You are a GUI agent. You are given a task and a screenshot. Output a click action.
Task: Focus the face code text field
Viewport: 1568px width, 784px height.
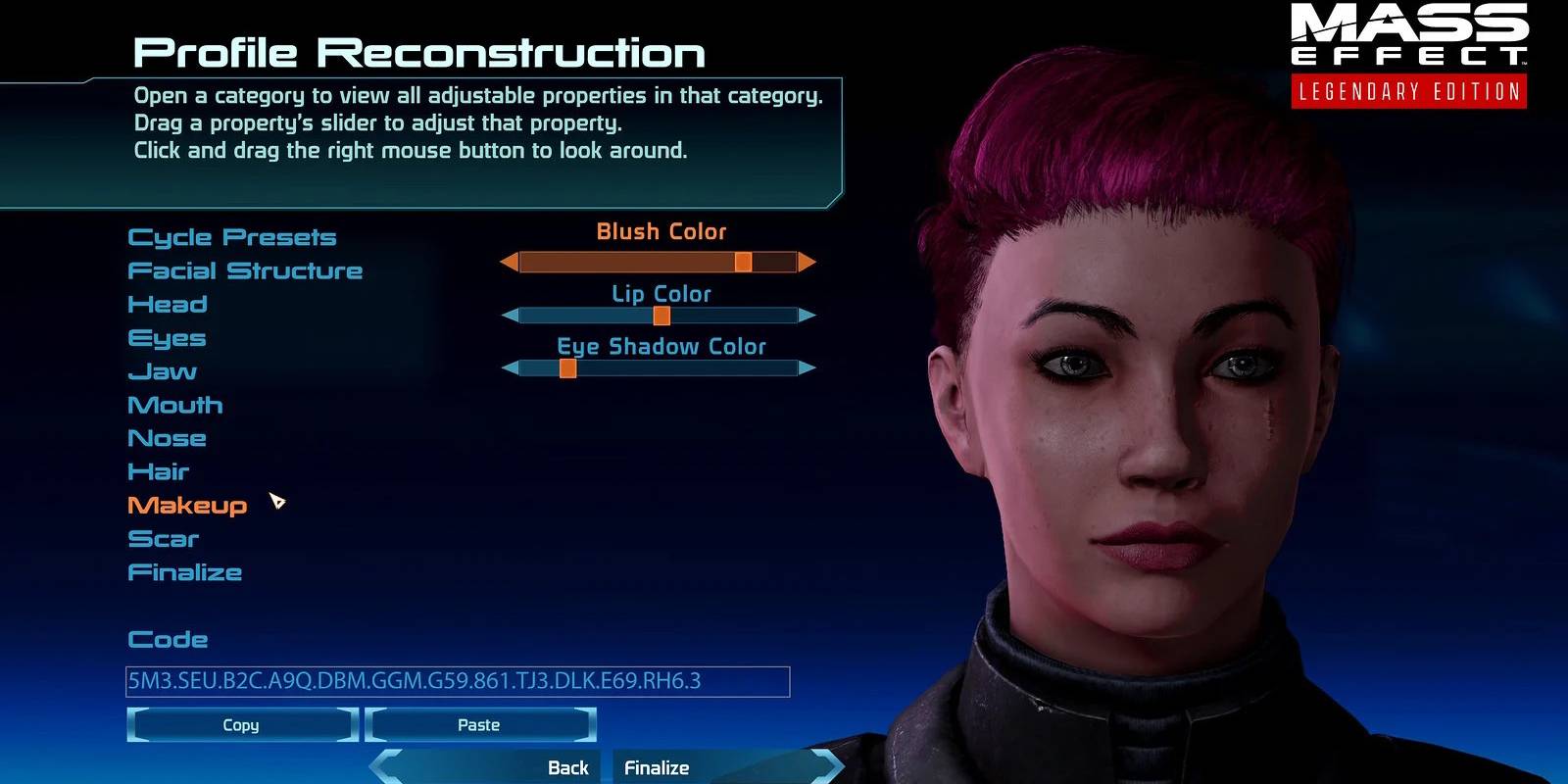tap(457, 681)
